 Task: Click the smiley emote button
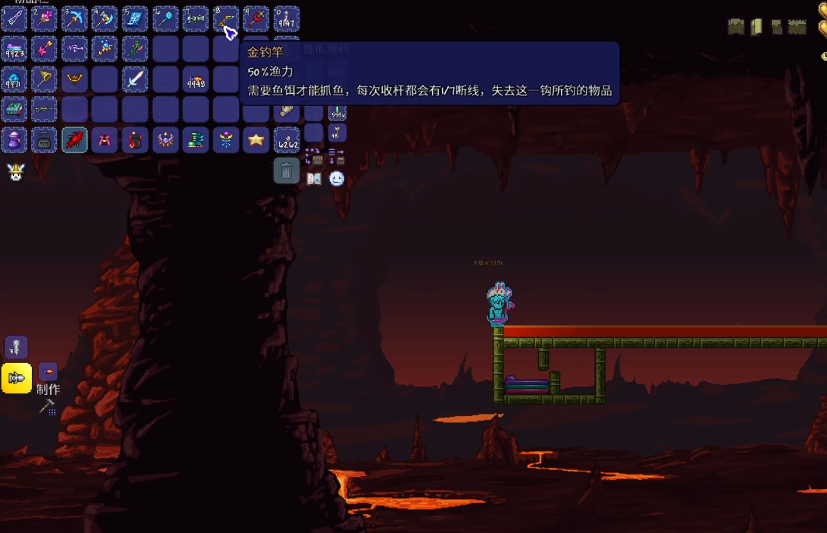click(x=337, y=179)
